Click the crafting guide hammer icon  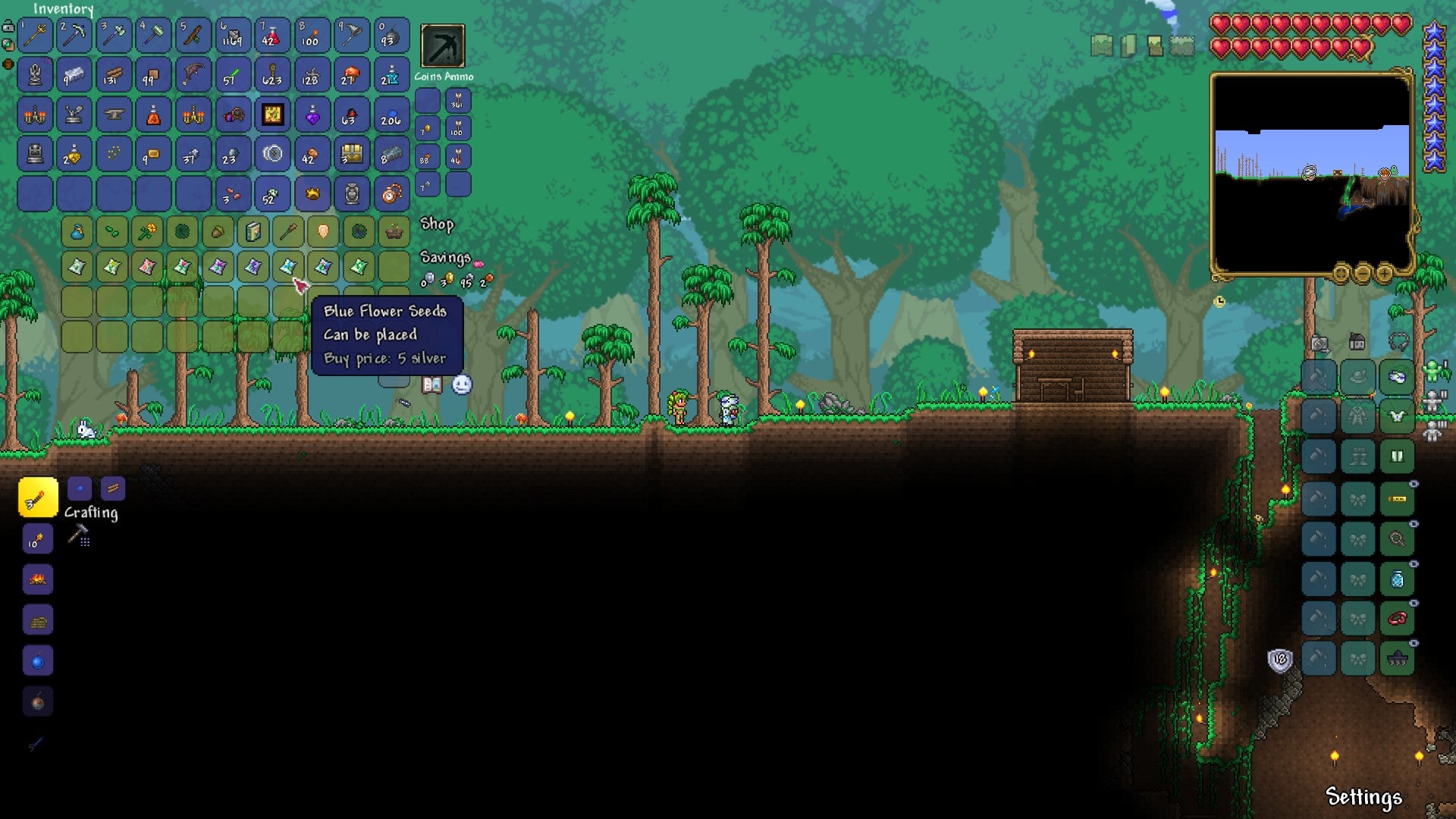79,533
